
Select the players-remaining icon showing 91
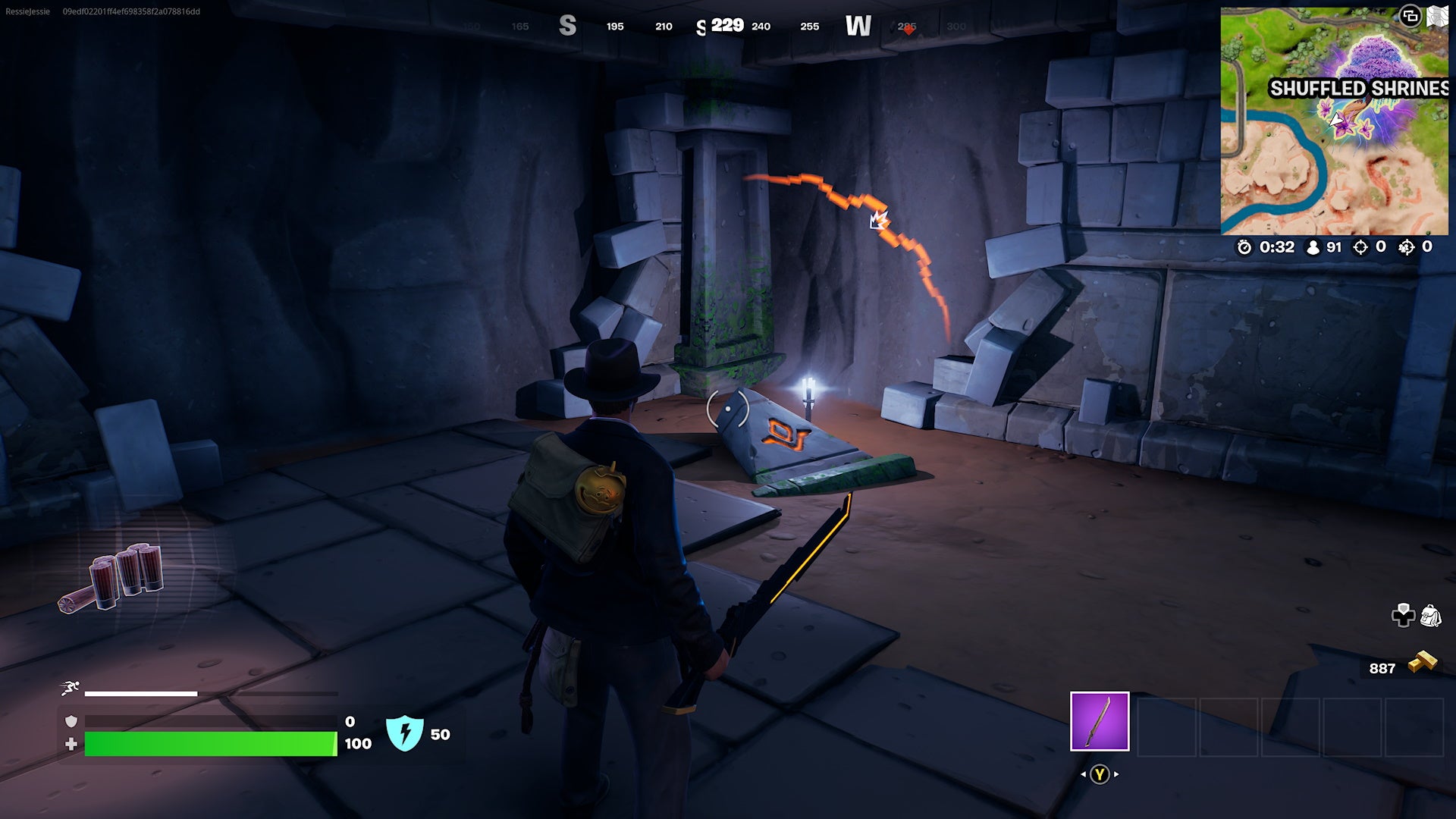click(1311, 247)
